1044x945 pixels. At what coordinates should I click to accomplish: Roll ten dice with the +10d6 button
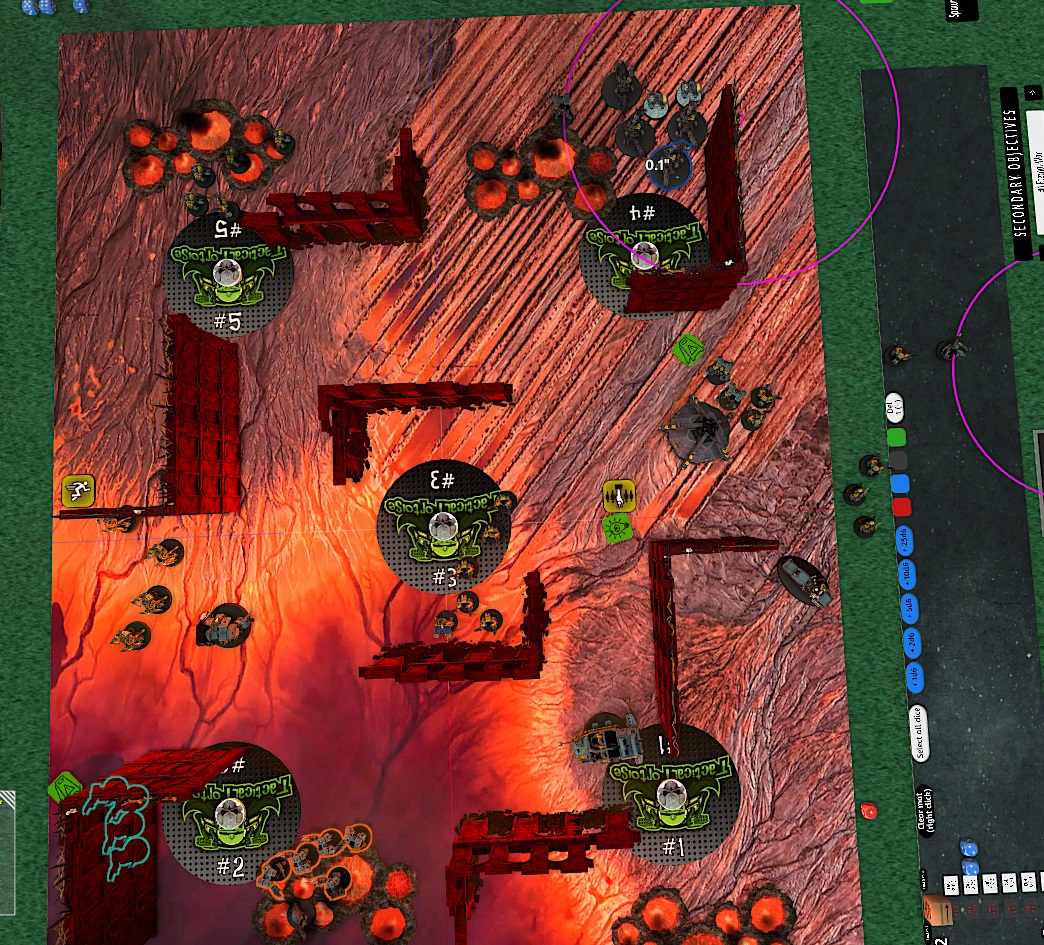pyautogui.click(x=907, y=574)
